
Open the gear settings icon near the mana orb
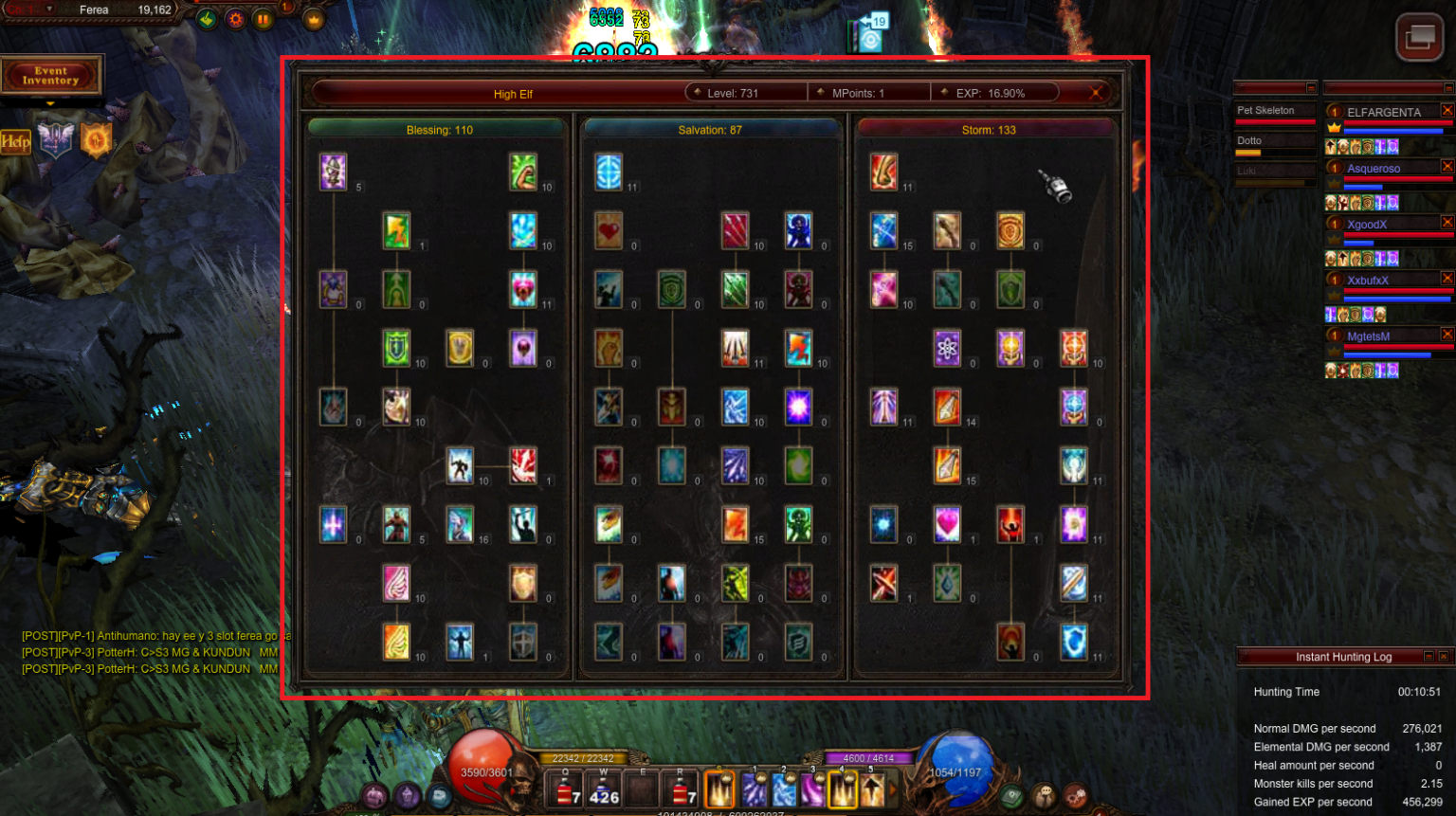(x=1076, y=794)
